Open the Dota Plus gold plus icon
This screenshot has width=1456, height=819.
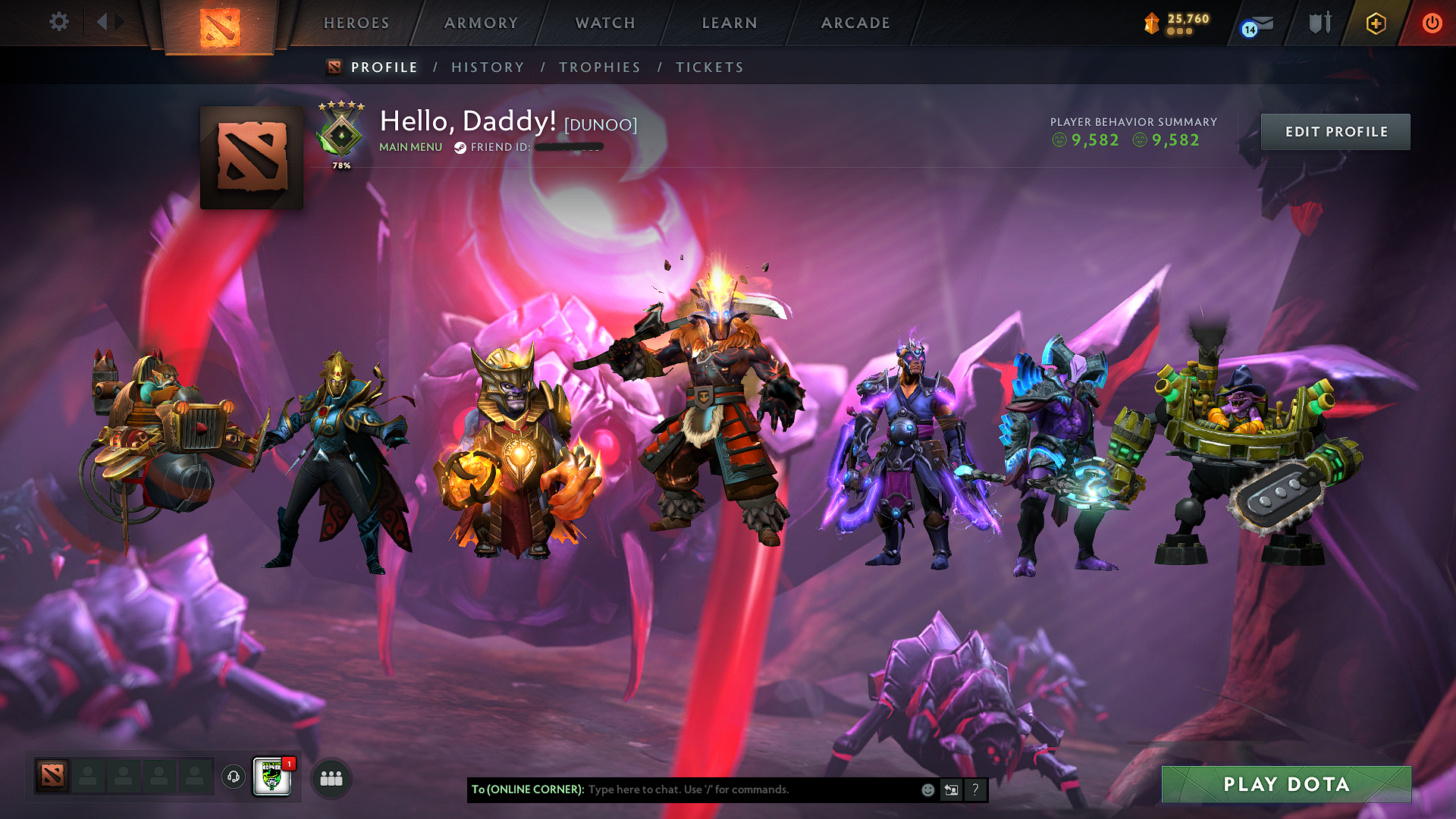(x=1375, y=23)
